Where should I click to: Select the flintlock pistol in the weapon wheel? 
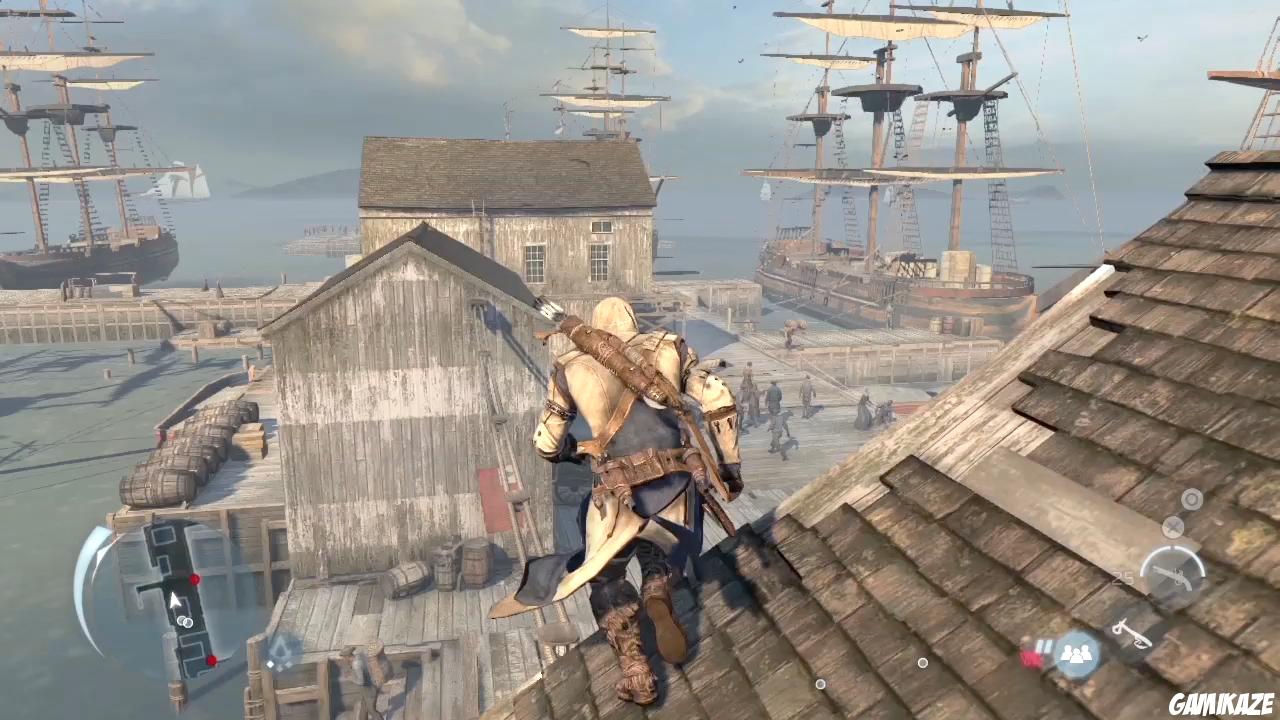tap(1175, 577)
